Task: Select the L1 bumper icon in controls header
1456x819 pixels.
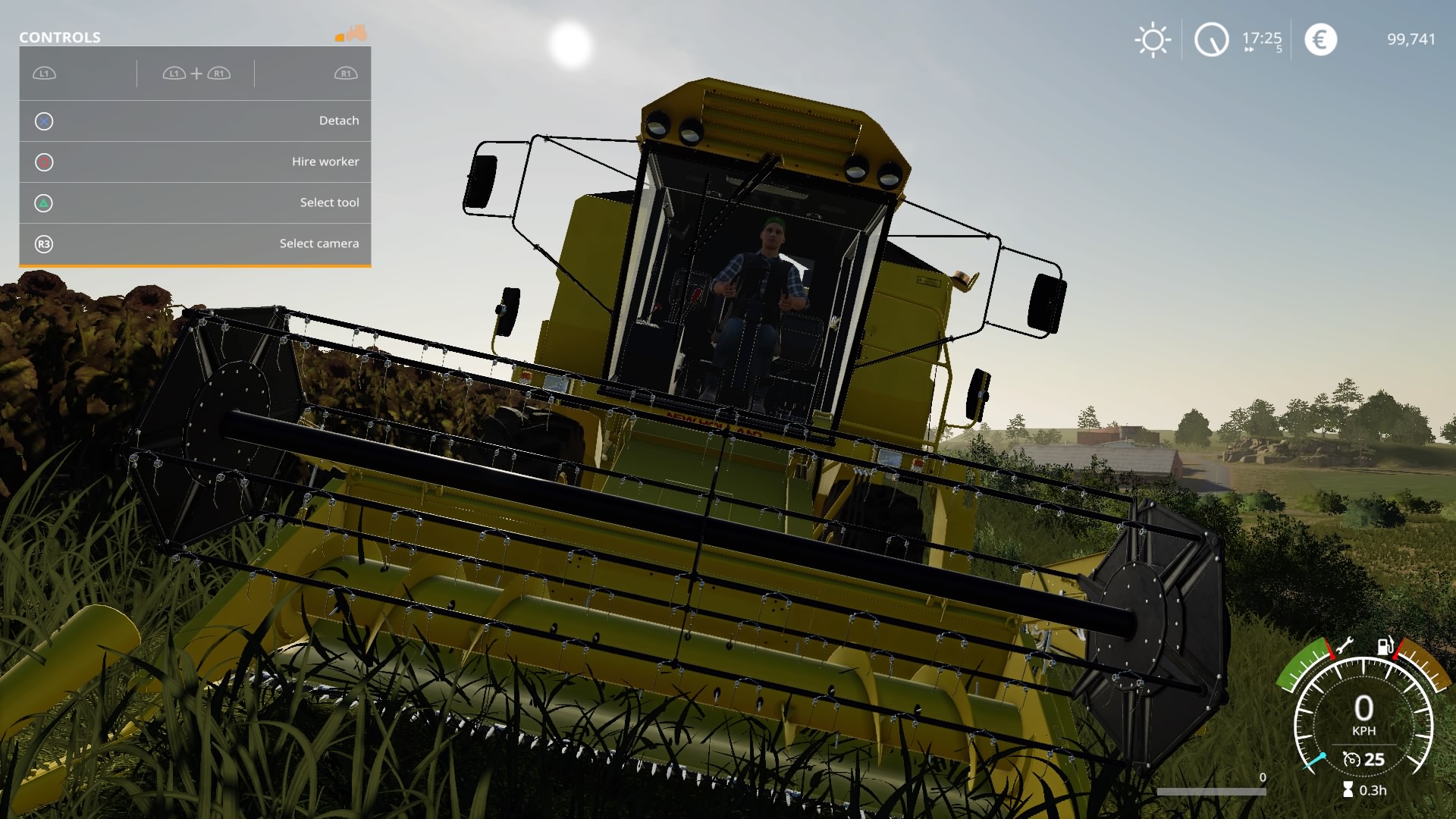Action: (44, 74)
